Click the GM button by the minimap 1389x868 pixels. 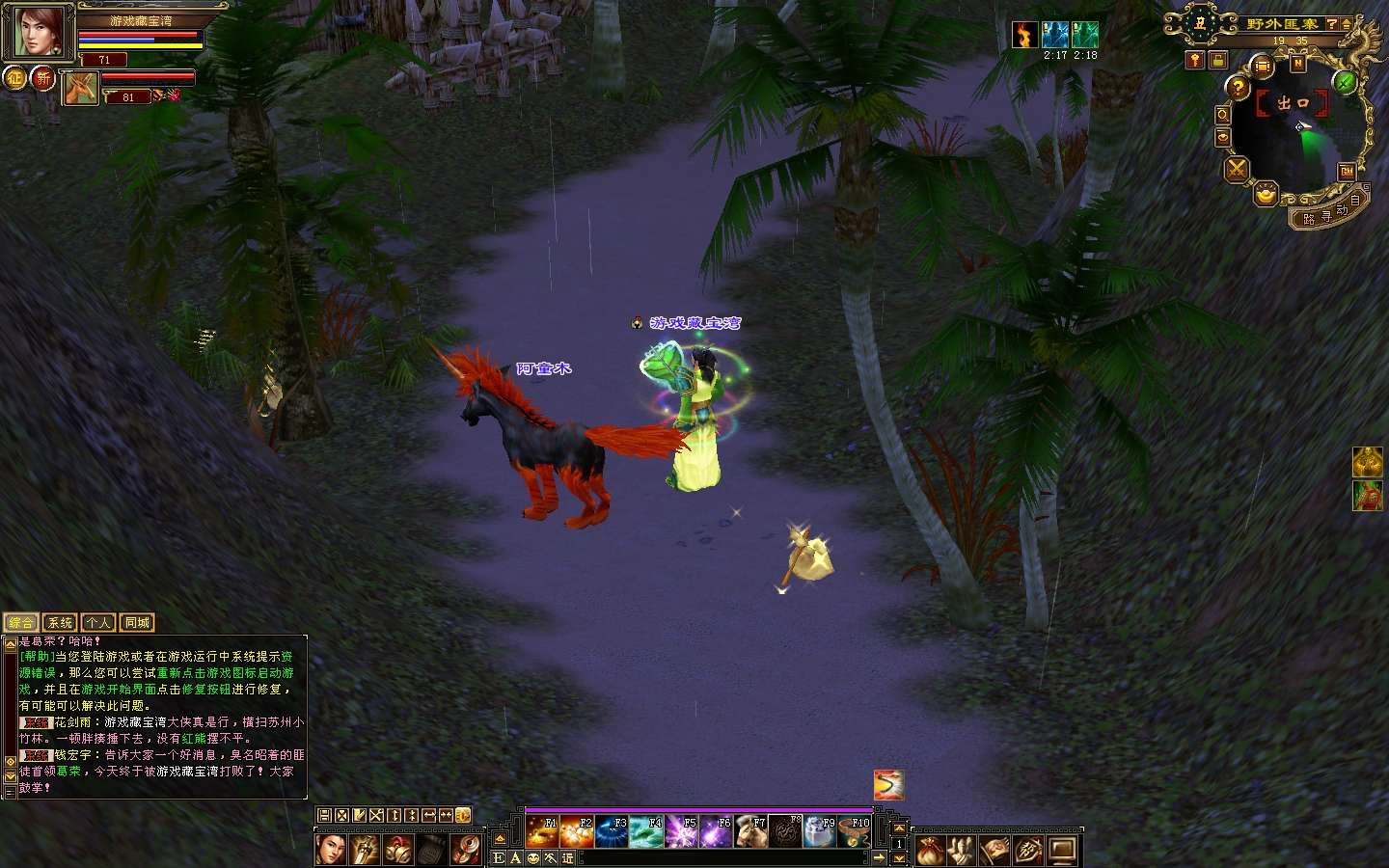pos(1347,172)
